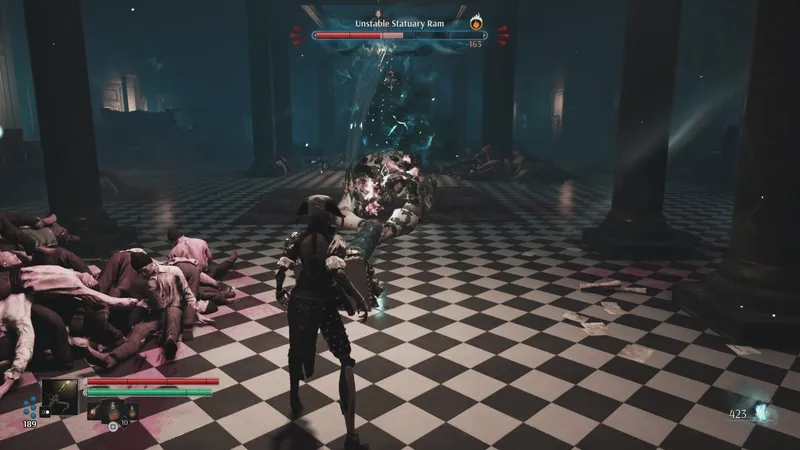Select the small orange flask consumable

(132, 409)
